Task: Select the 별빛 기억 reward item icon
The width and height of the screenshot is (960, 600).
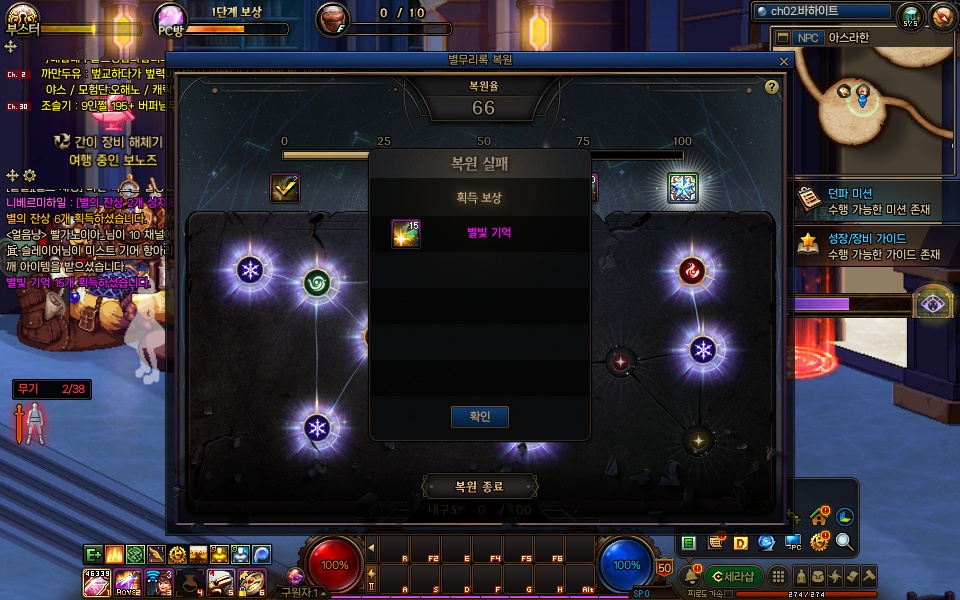Action: click(x=406, y=233)
